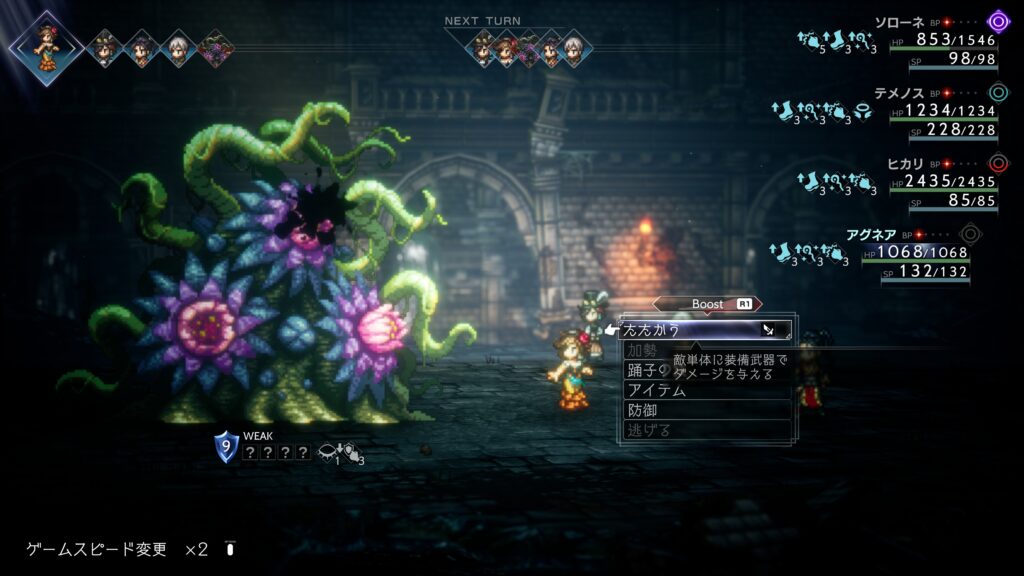
Task: Click the sword icon on the attack command
Action: tap(768, 329)
